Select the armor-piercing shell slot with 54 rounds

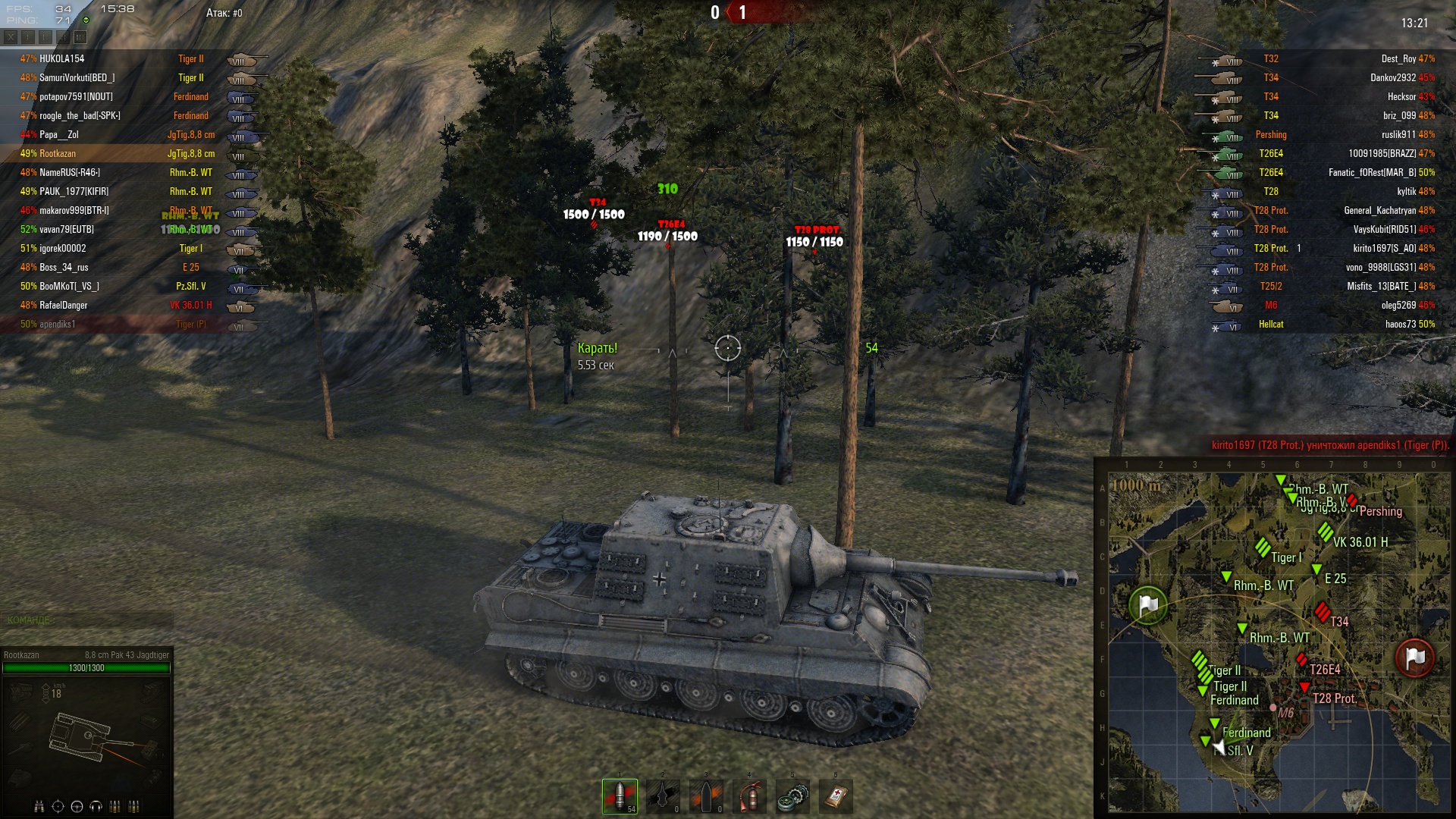(620, 796)
